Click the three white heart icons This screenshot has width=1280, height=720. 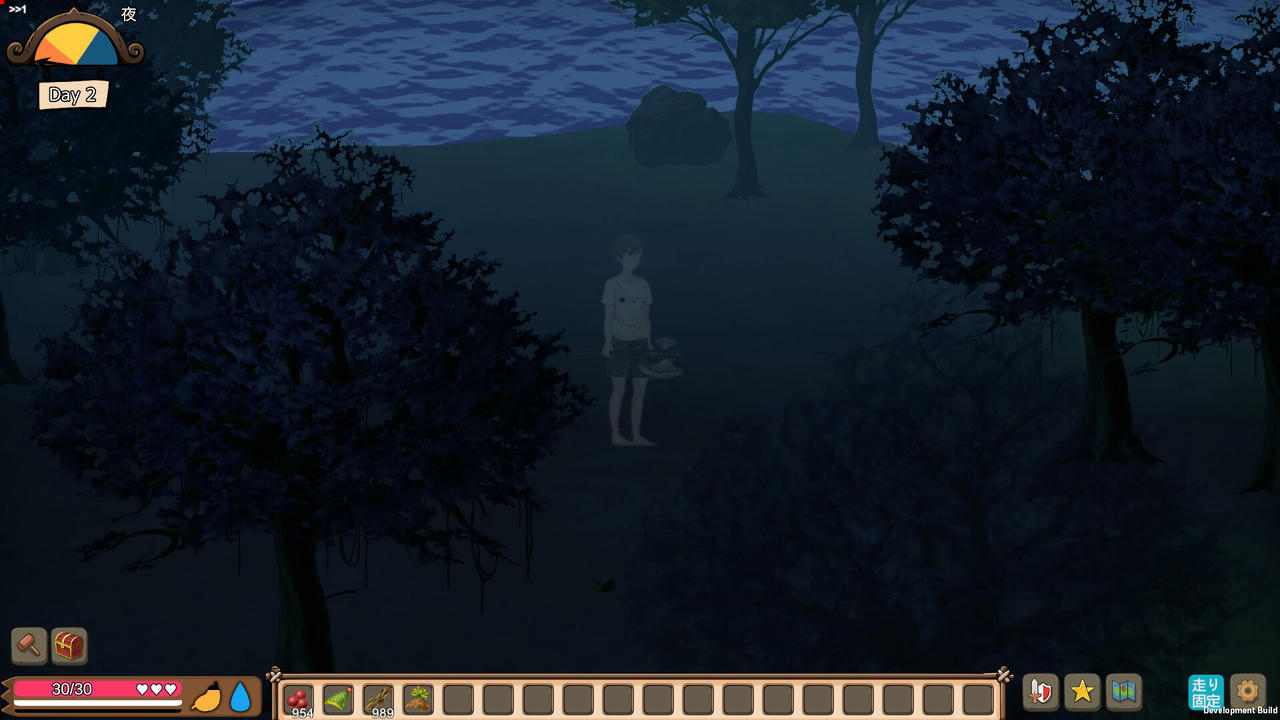click(158, 688)
